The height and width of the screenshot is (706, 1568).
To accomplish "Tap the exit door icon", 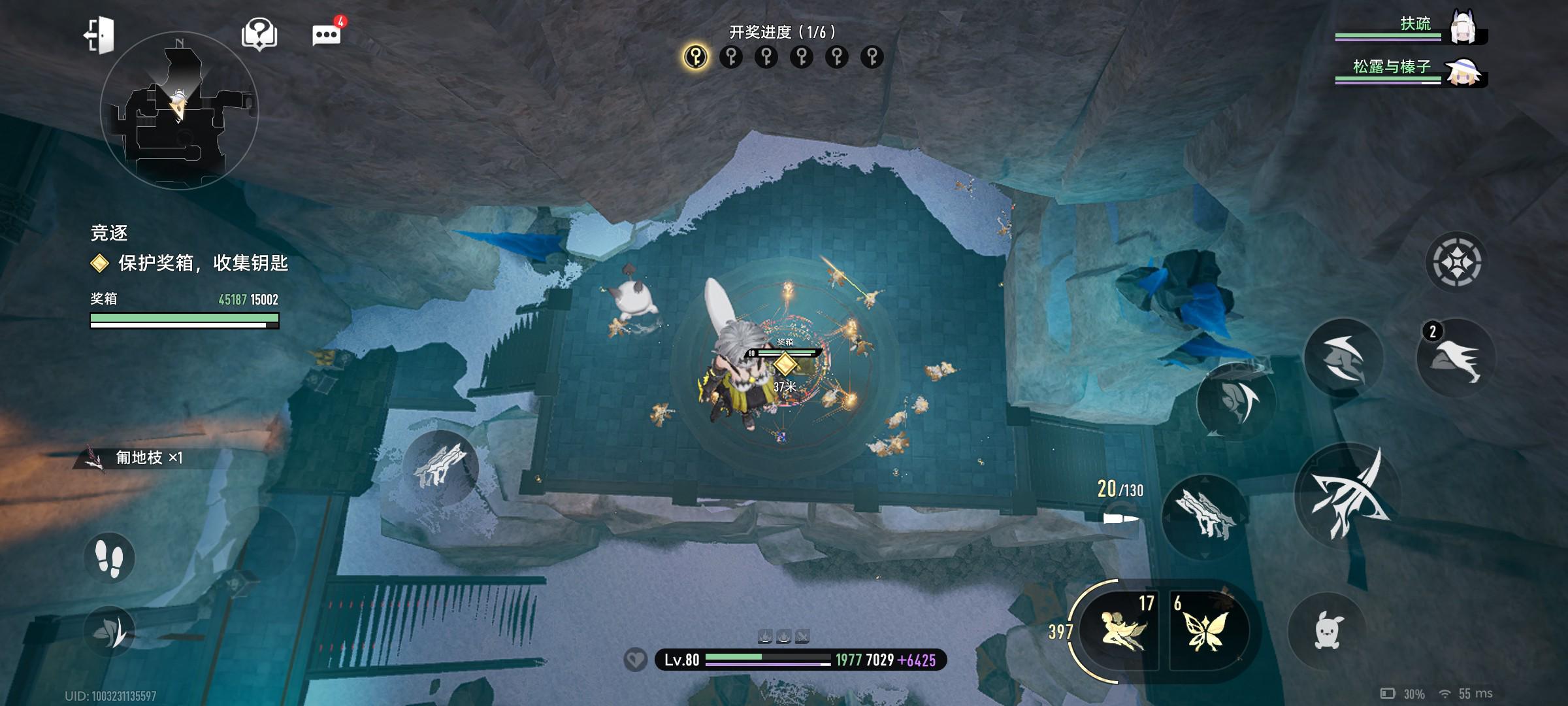I will tap(99, 35).
